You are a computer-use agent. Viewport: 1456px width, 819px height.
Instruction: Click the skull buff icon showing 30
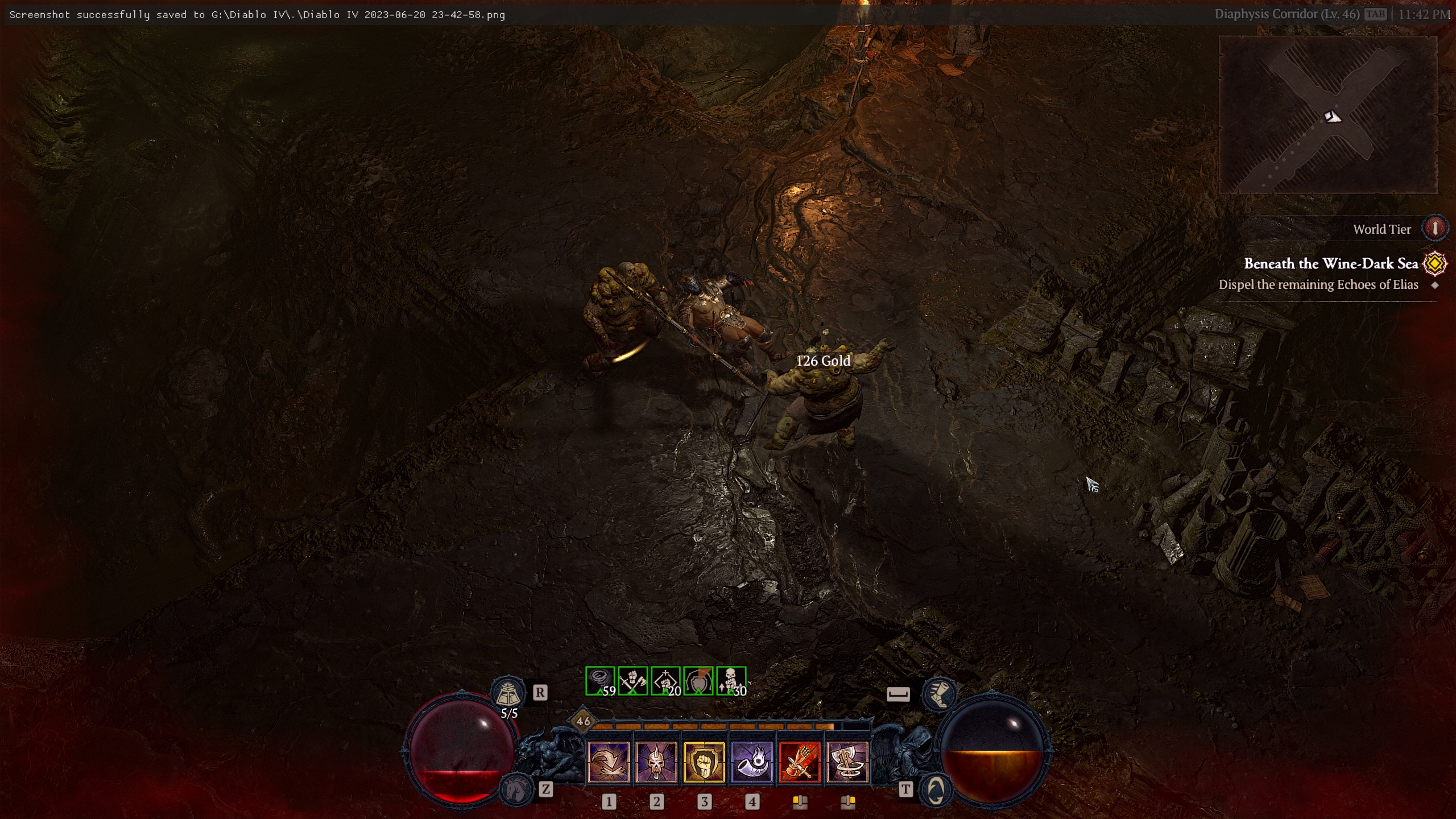730,681
